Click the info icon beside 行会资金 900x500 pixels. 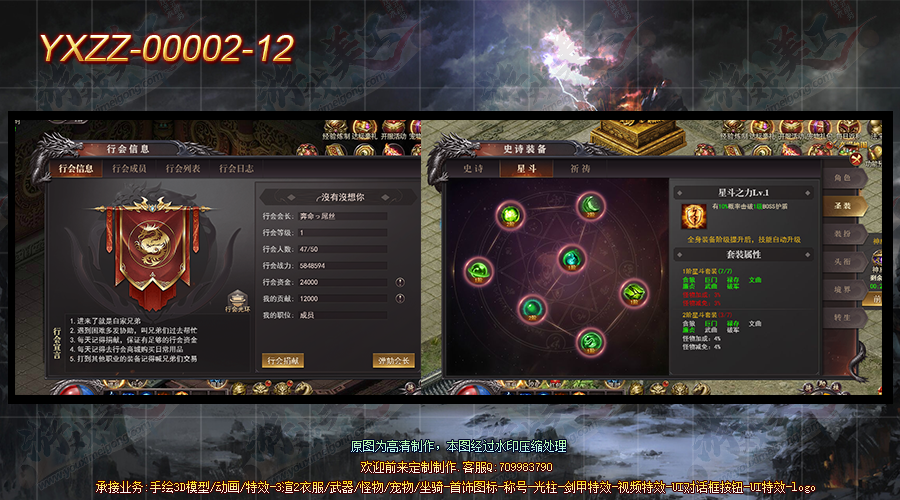[x=400, y=282]
